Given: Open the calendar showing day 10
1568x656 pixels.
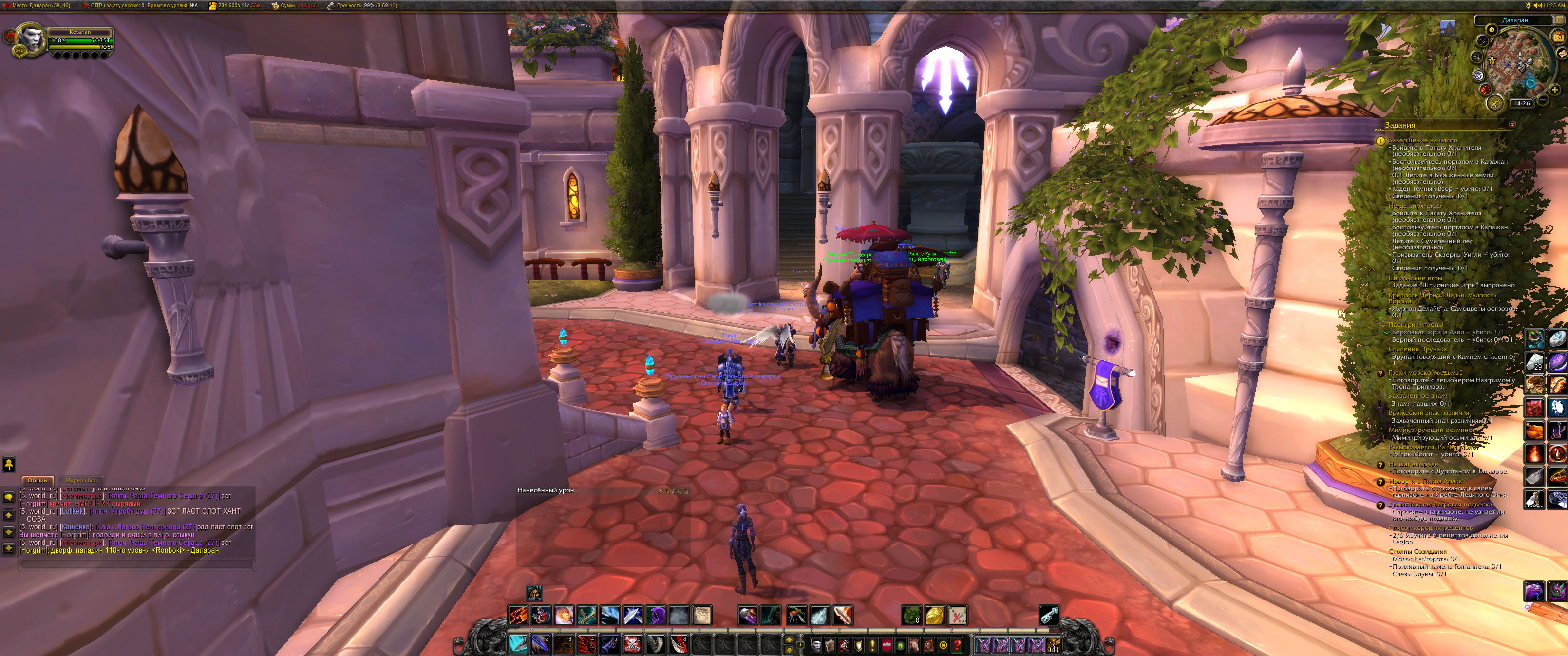Looking at the screenshot, I should 1558,37.
